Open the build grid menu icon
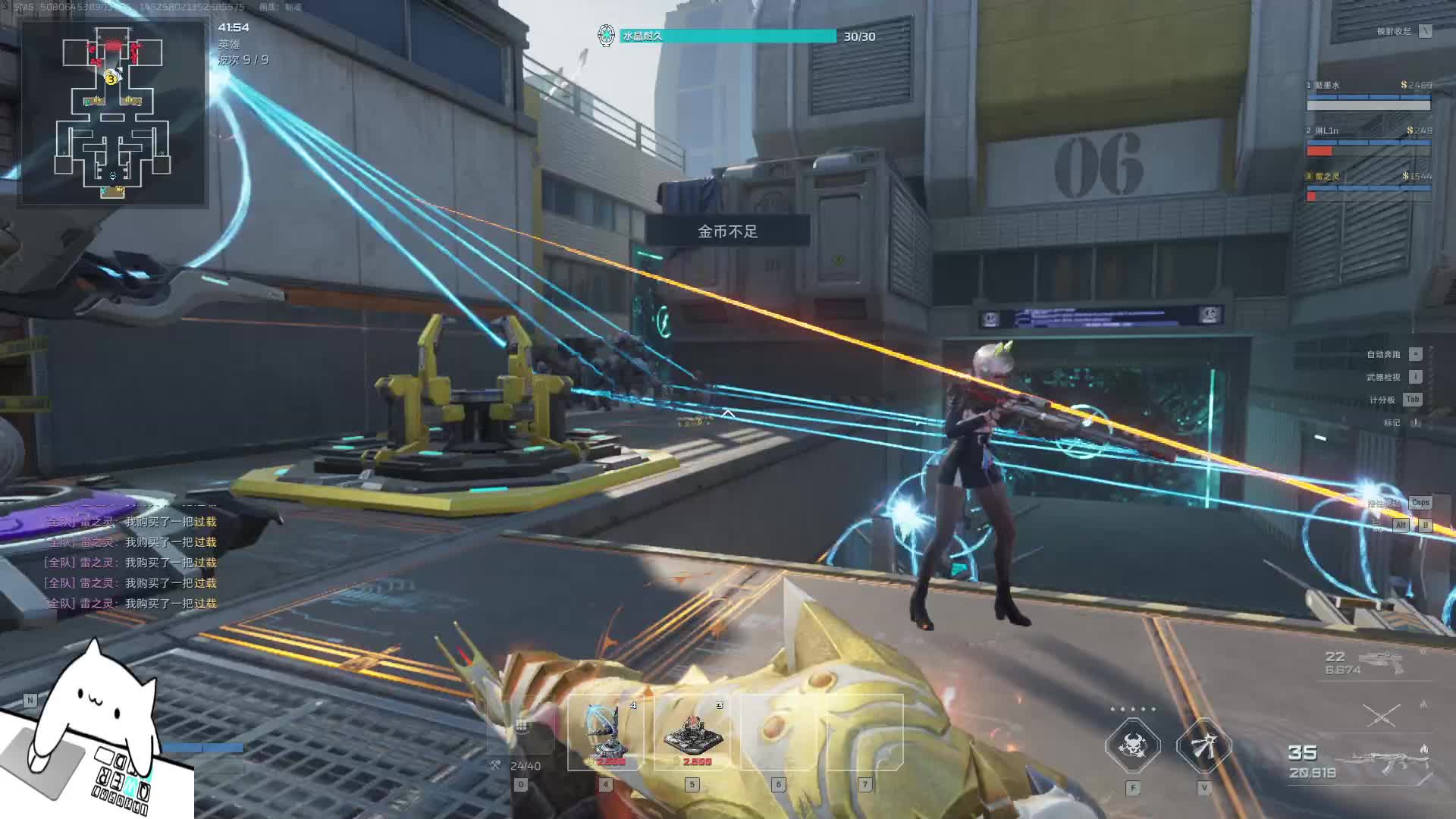Screen dimensions: 1456x819 521,726
